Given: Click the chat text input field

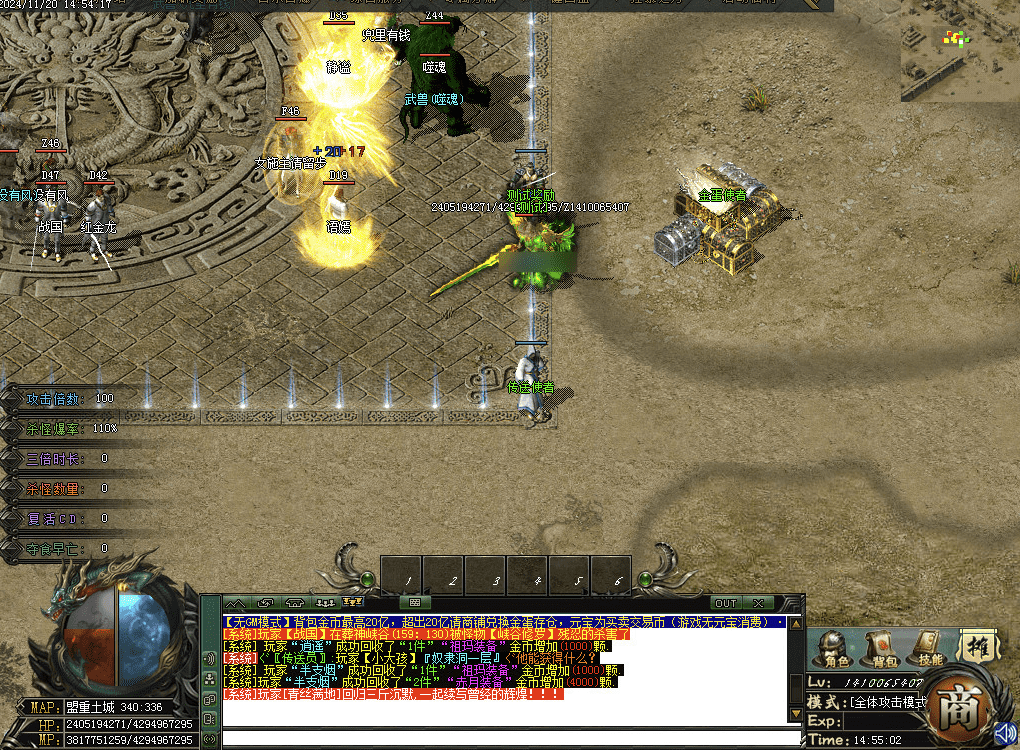Looking at the screenshot, I should 510,739.
